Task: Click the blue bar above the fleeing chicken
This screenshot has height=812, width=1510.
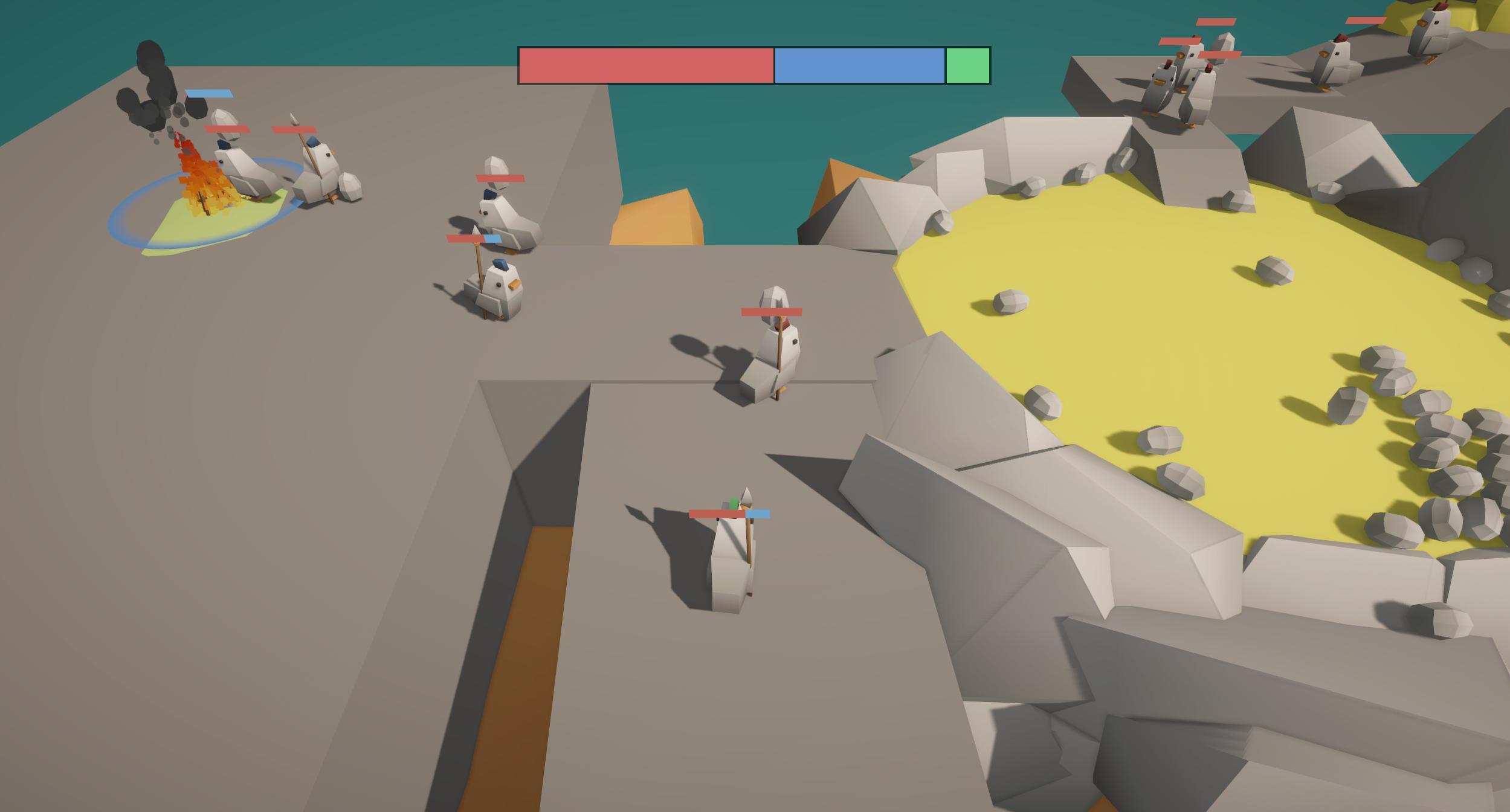Action: click(x=208, y=94)
